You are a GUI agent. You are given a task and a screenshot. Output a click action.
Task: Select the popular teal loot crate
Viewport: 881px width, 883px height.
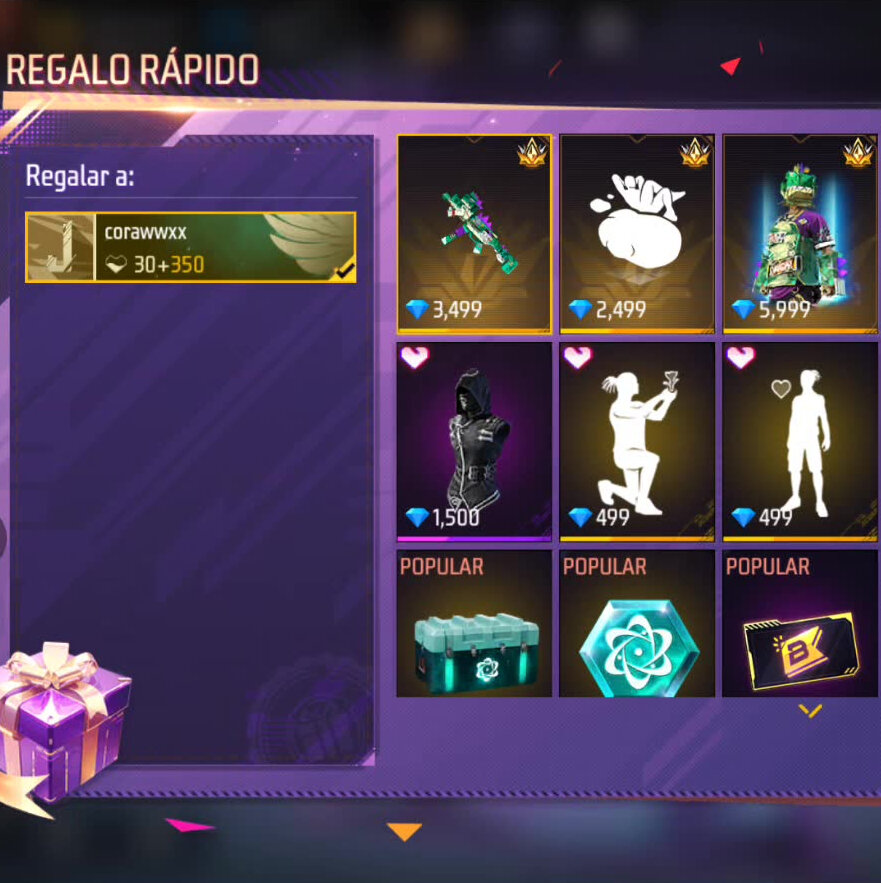pyautogui.click(x=474, y=625)
